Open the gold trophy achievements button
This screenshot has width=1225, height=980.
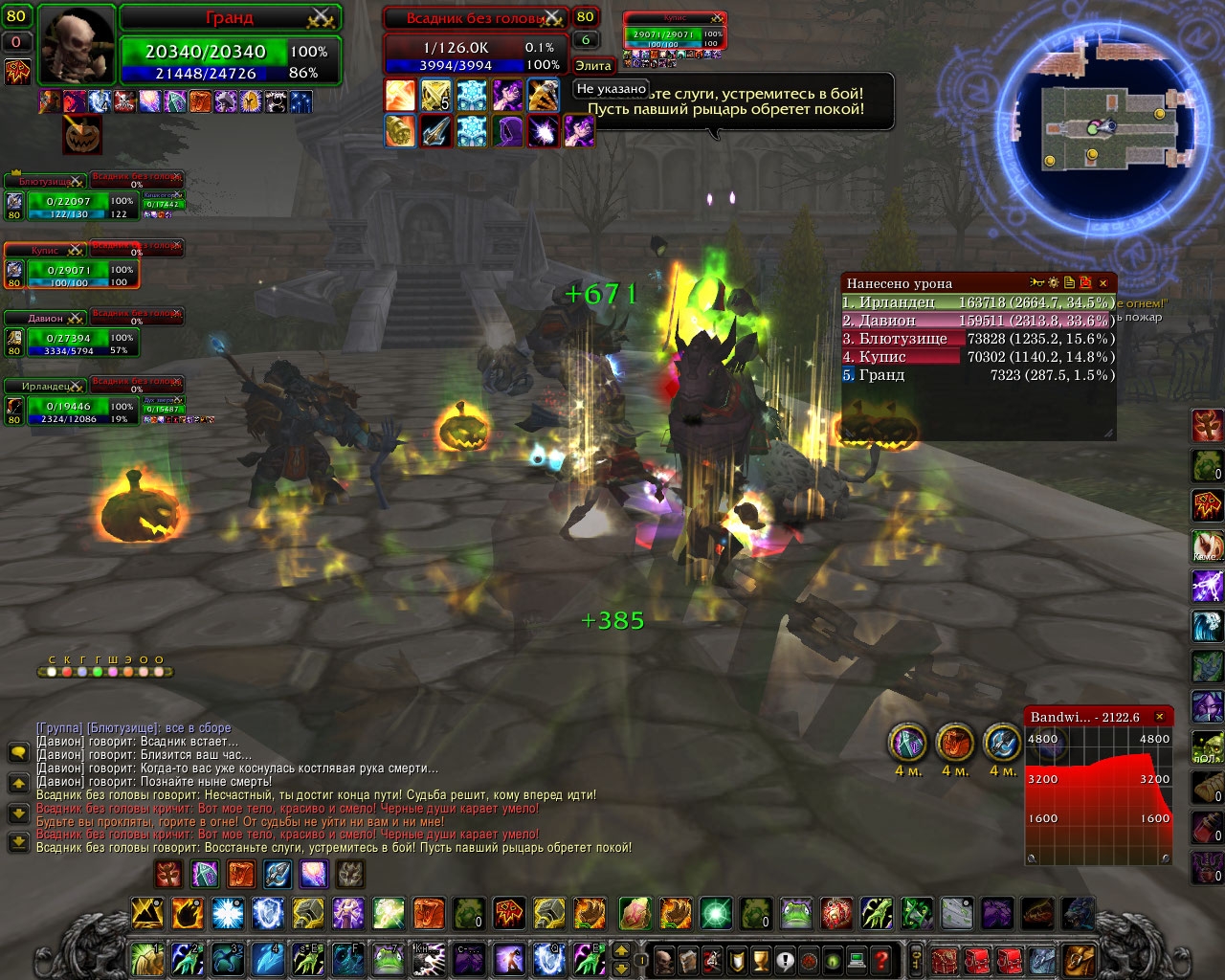point(761,959)
